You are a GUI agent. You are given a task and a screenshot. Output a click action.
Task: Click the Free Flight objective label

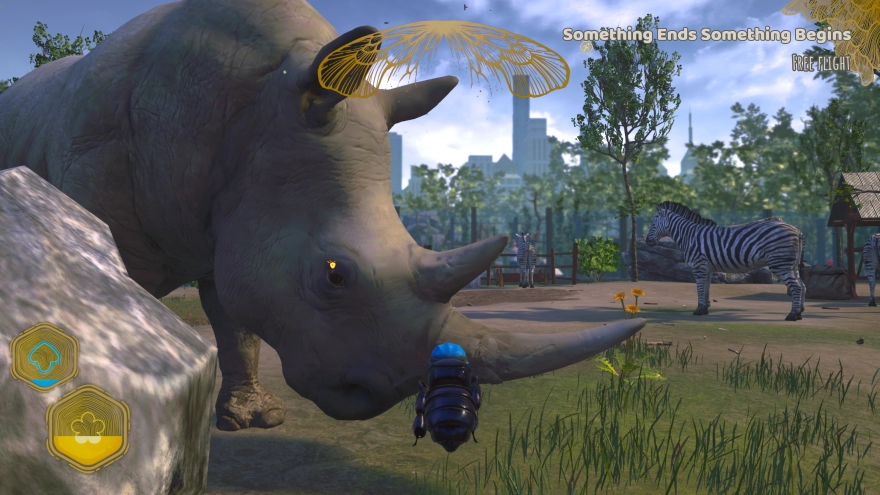point(821,63)
